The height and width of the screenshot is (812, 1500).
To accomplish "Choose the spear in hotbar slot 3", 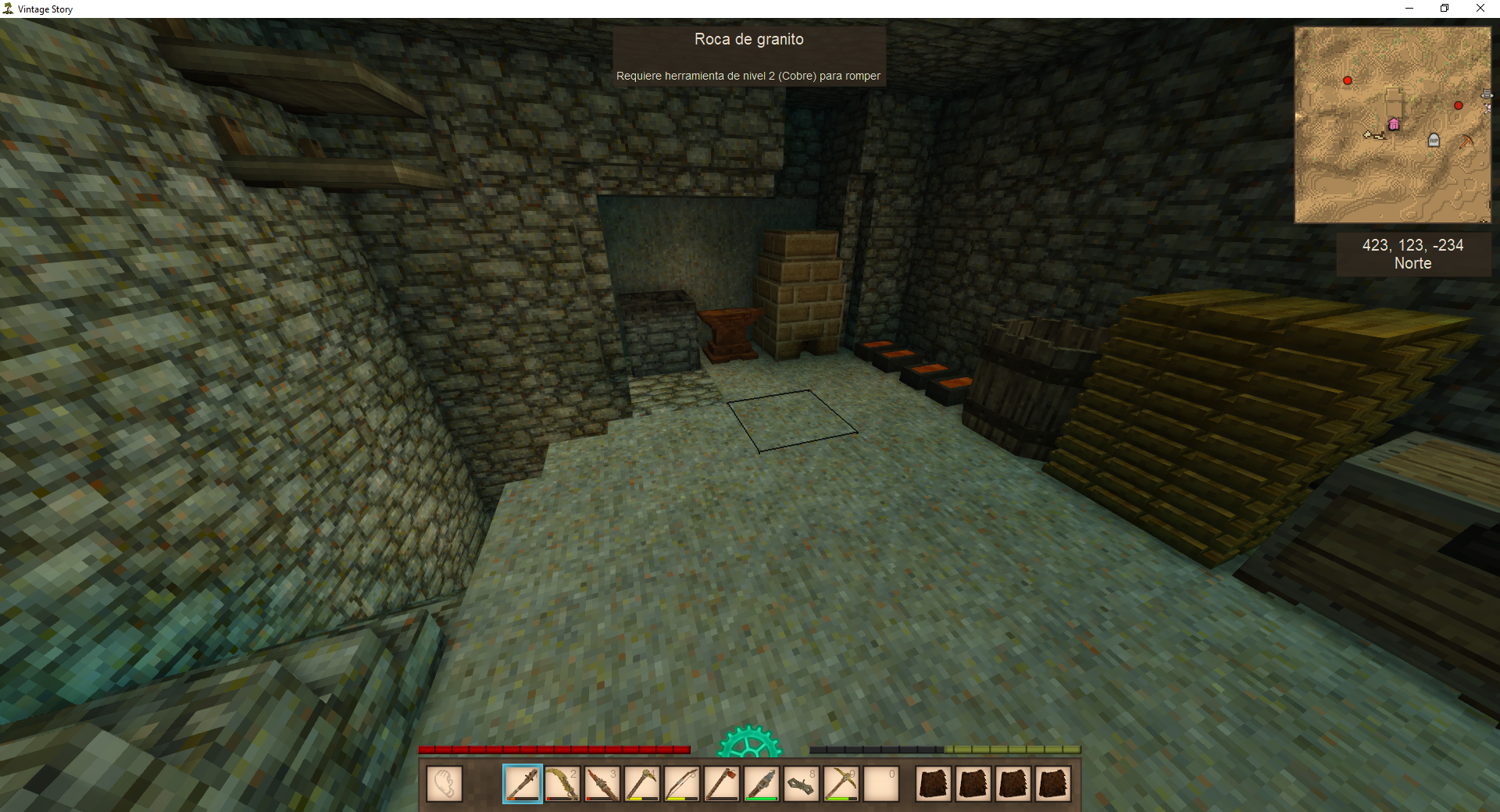I will 602,783.
